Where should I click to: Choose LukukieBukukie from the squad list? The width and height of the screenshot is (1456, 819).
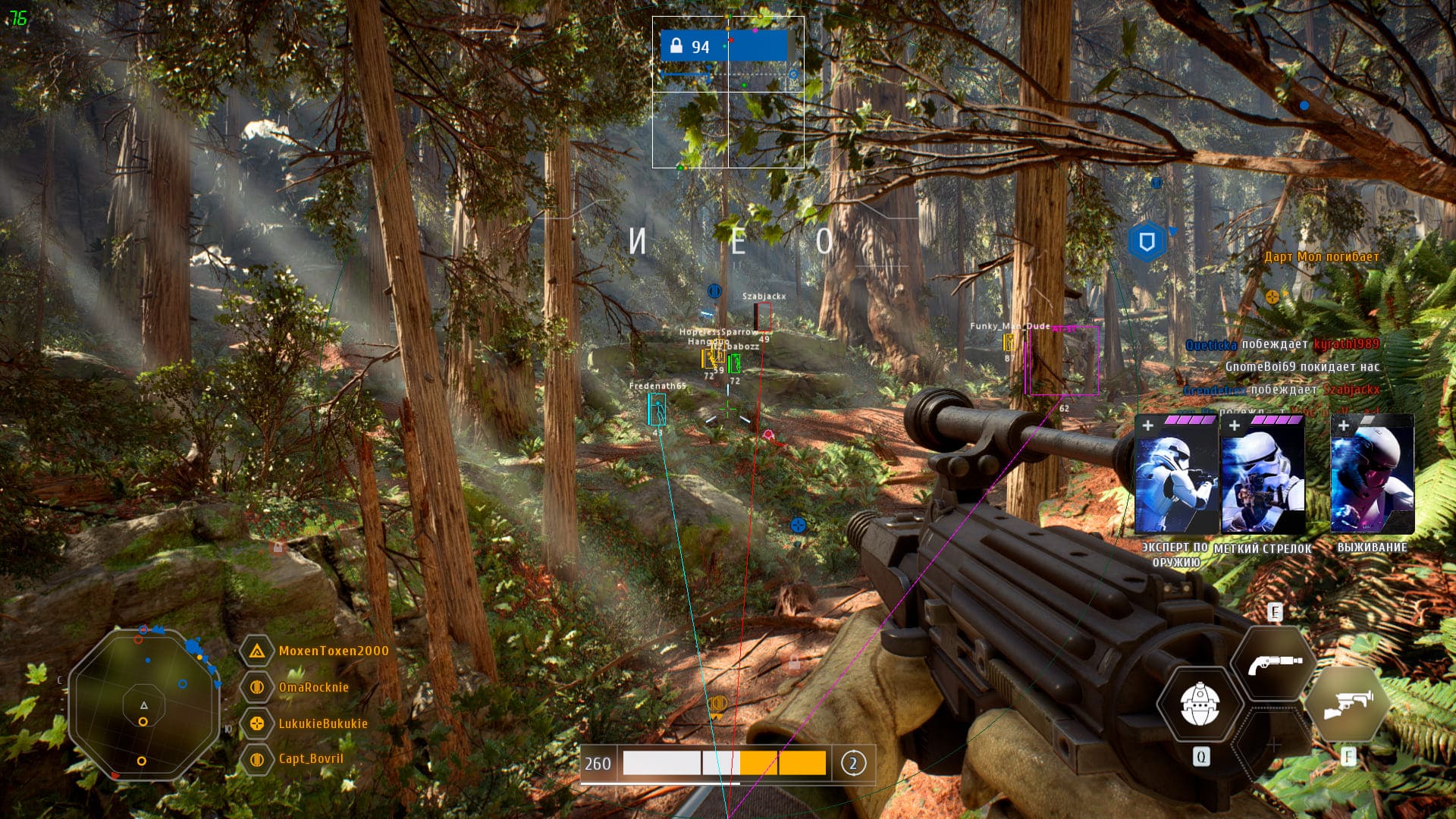[322, 723]
